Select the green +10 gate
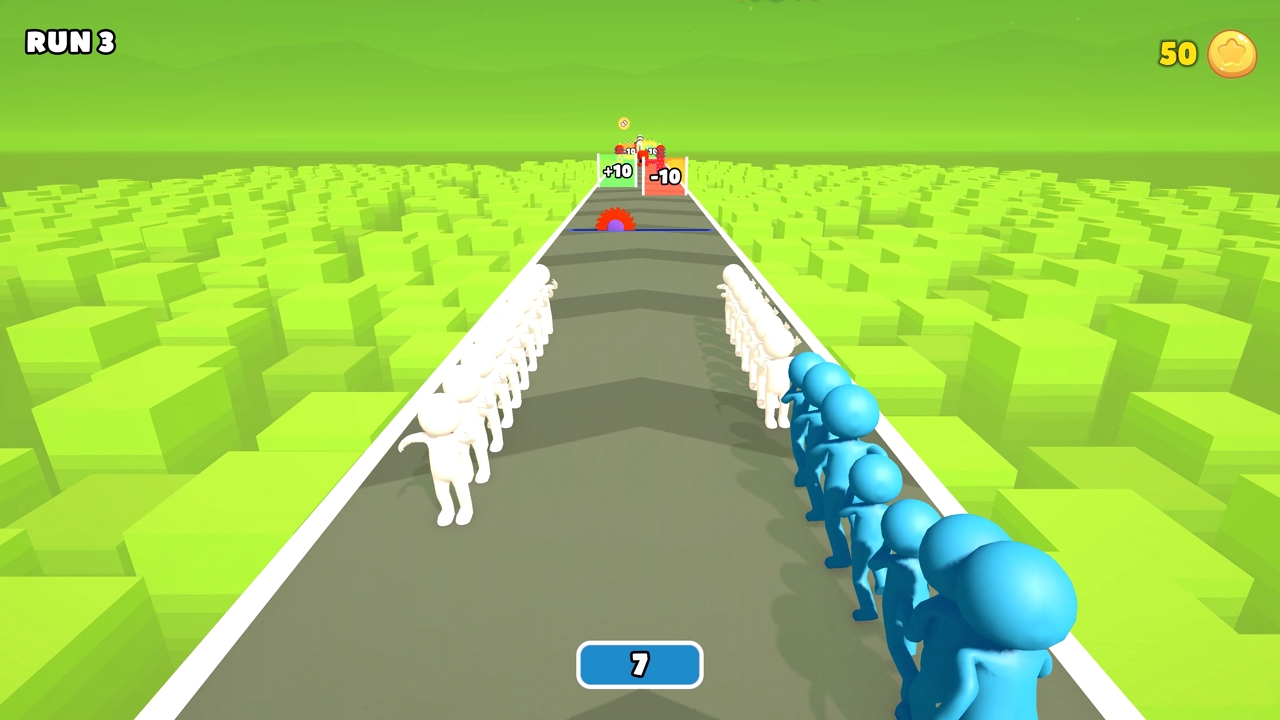The width and height of the screenshot is (1280, 720). click(x=615, y=171)
